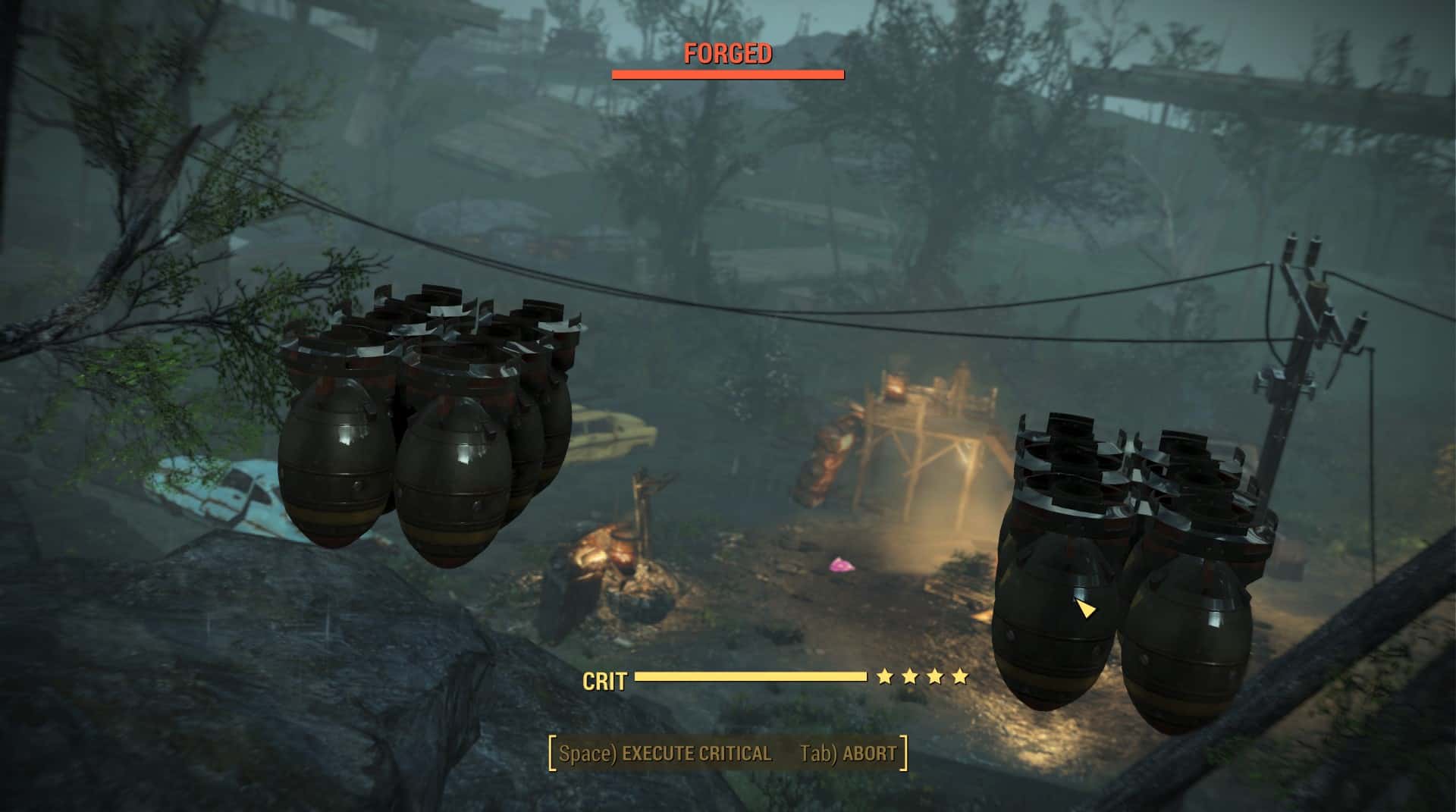The image size is (1456, 812).
Task: Choose the EXECUTE CRITICAL option
Action: (x=665, y=754)
